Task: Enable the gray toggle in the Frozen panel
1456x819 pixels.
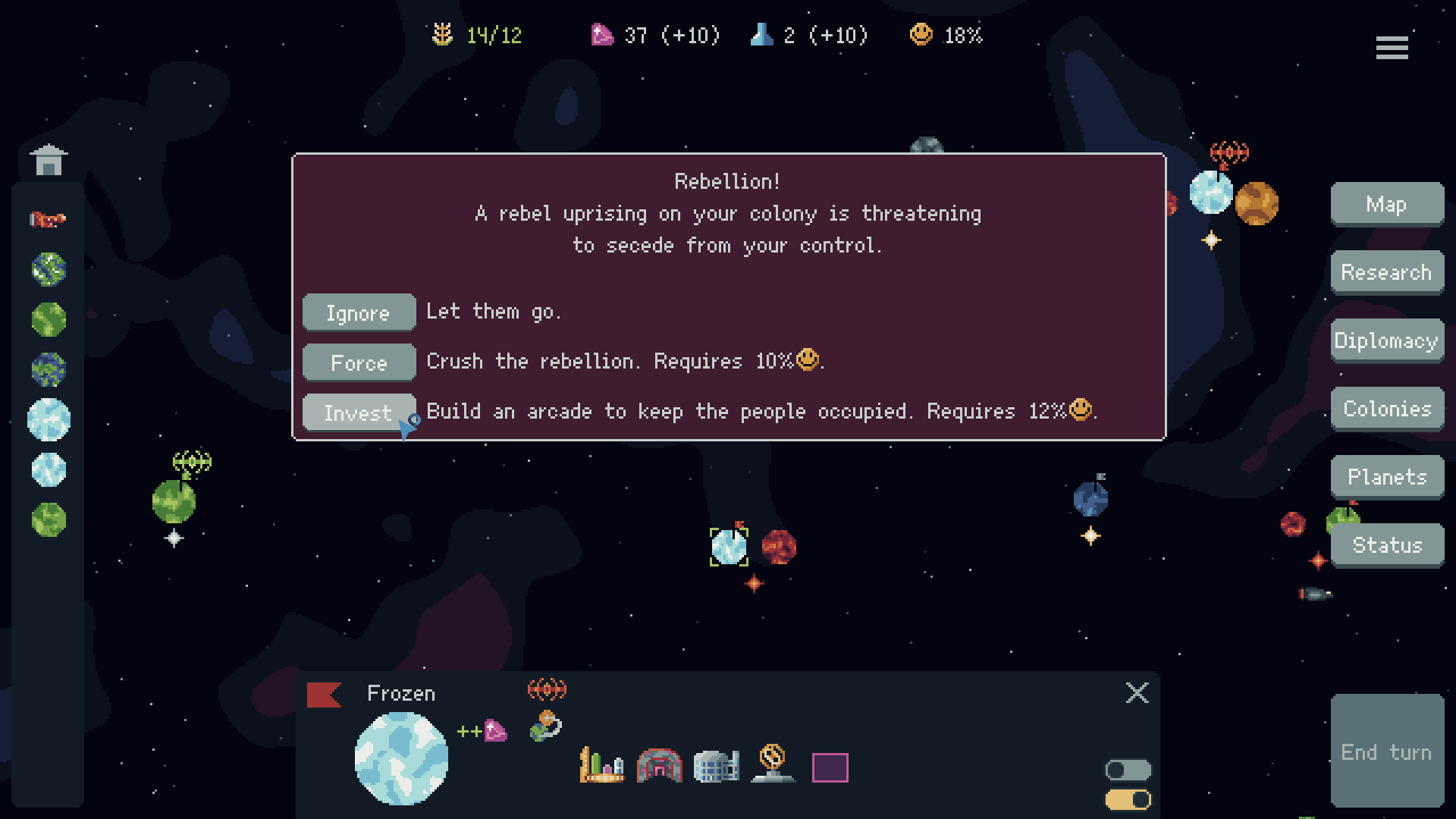Action: [x=1128, y=770]
